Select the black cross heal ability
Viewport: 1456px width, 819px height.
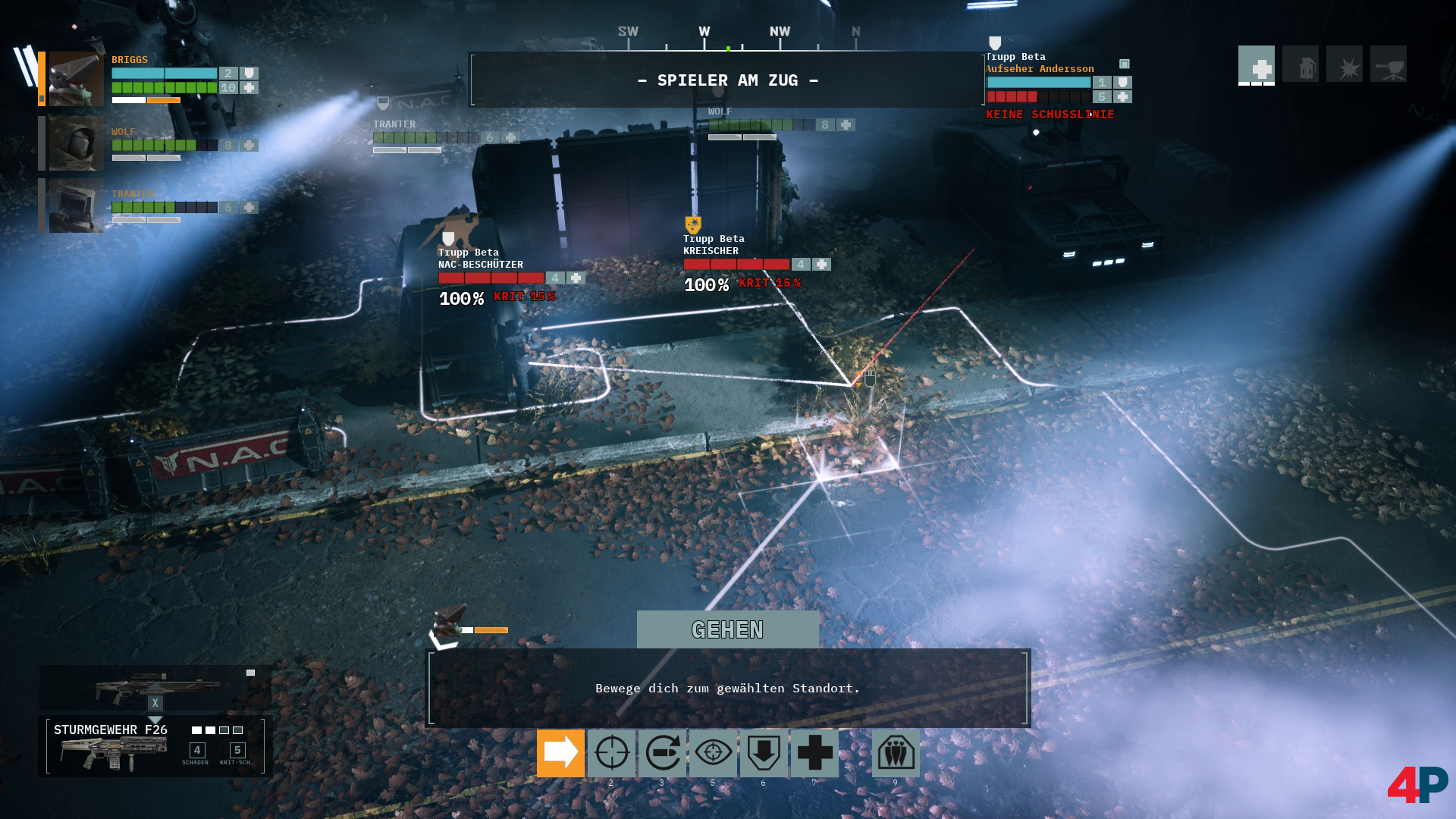[x=814, y=753]
